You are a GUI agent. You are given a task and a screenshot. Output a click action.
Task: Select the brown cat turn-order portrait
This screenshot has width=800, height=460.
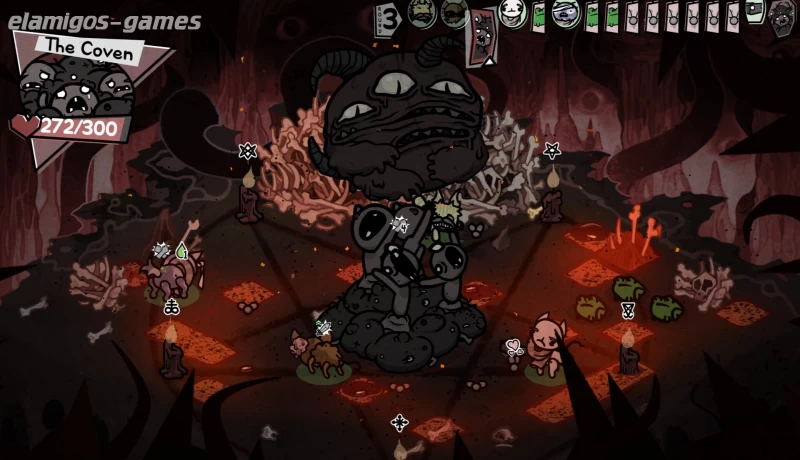click(x=454, y=13)
